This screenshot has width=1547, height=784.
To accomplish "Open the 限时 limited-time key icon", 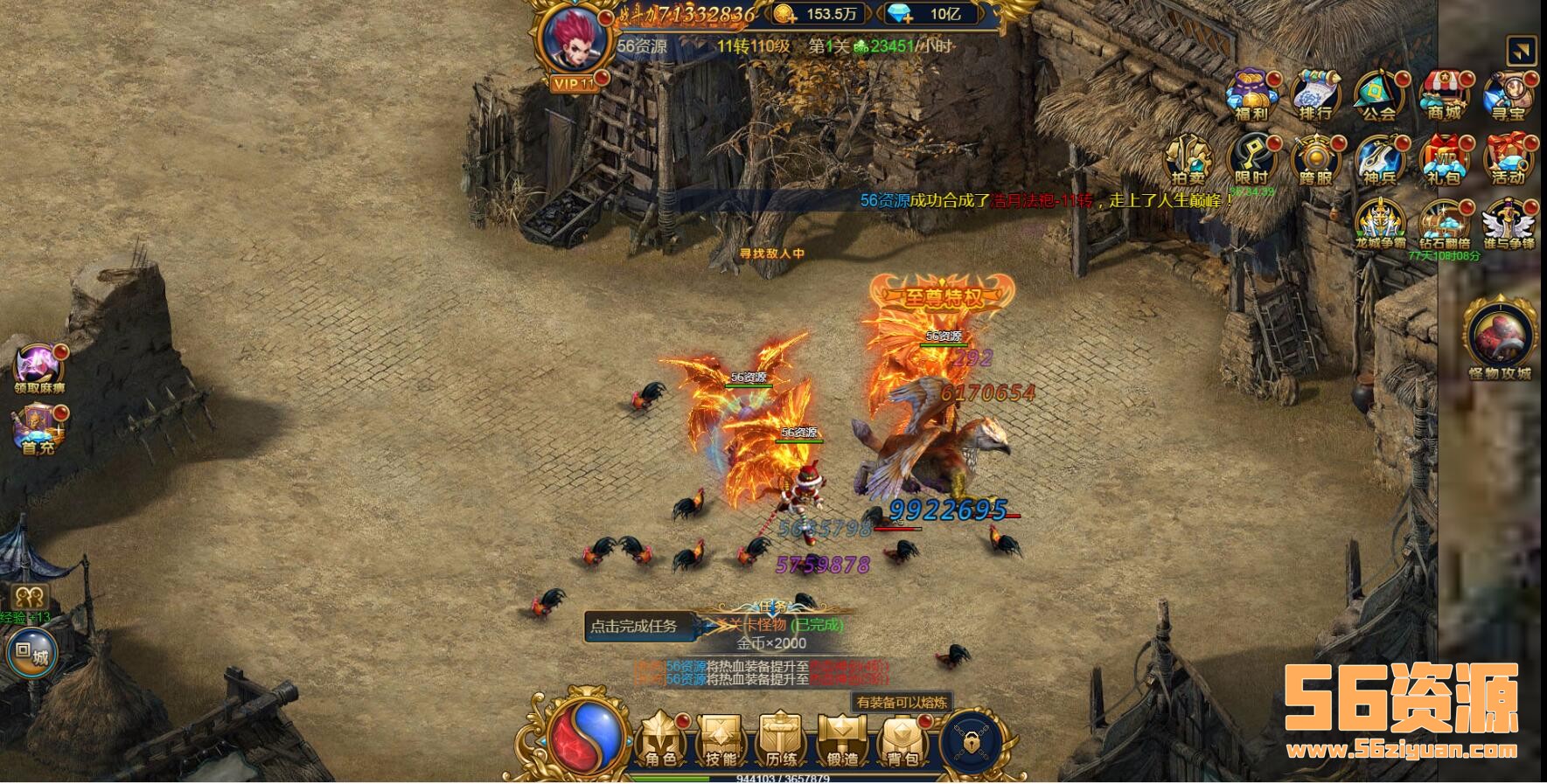I will [1251, 160].
